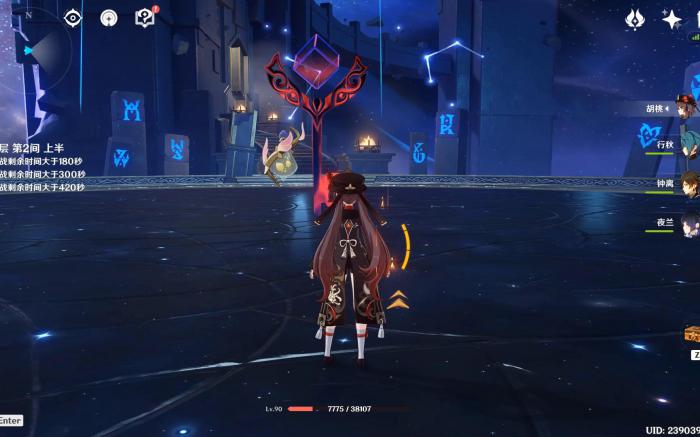Viewport: 700px width, 437px height.
Task: Open the four-pointed star wish icon
Action: 671,19
